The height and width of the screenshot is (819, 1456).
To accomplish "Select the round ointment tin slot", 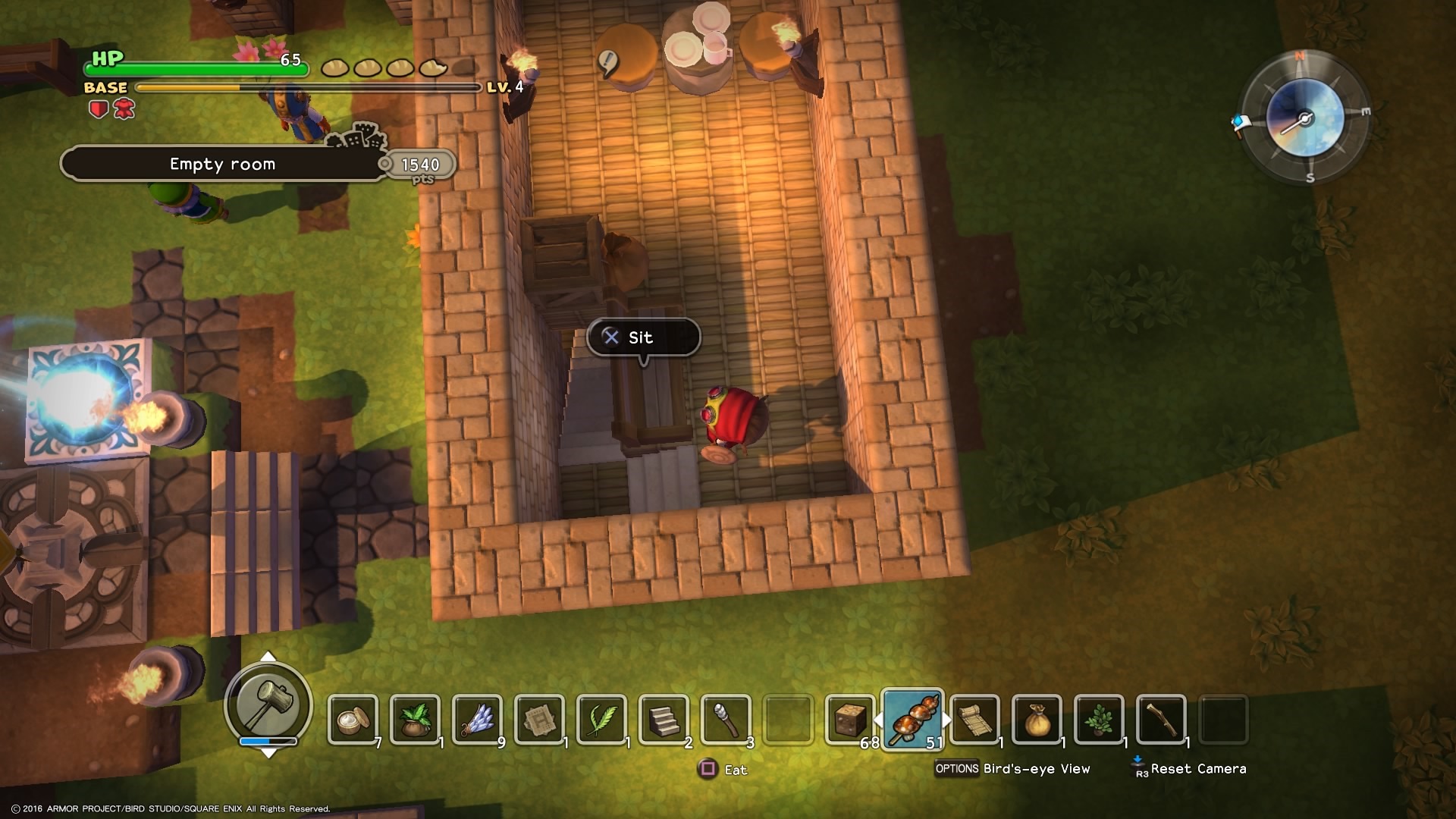I will (353, 719).
